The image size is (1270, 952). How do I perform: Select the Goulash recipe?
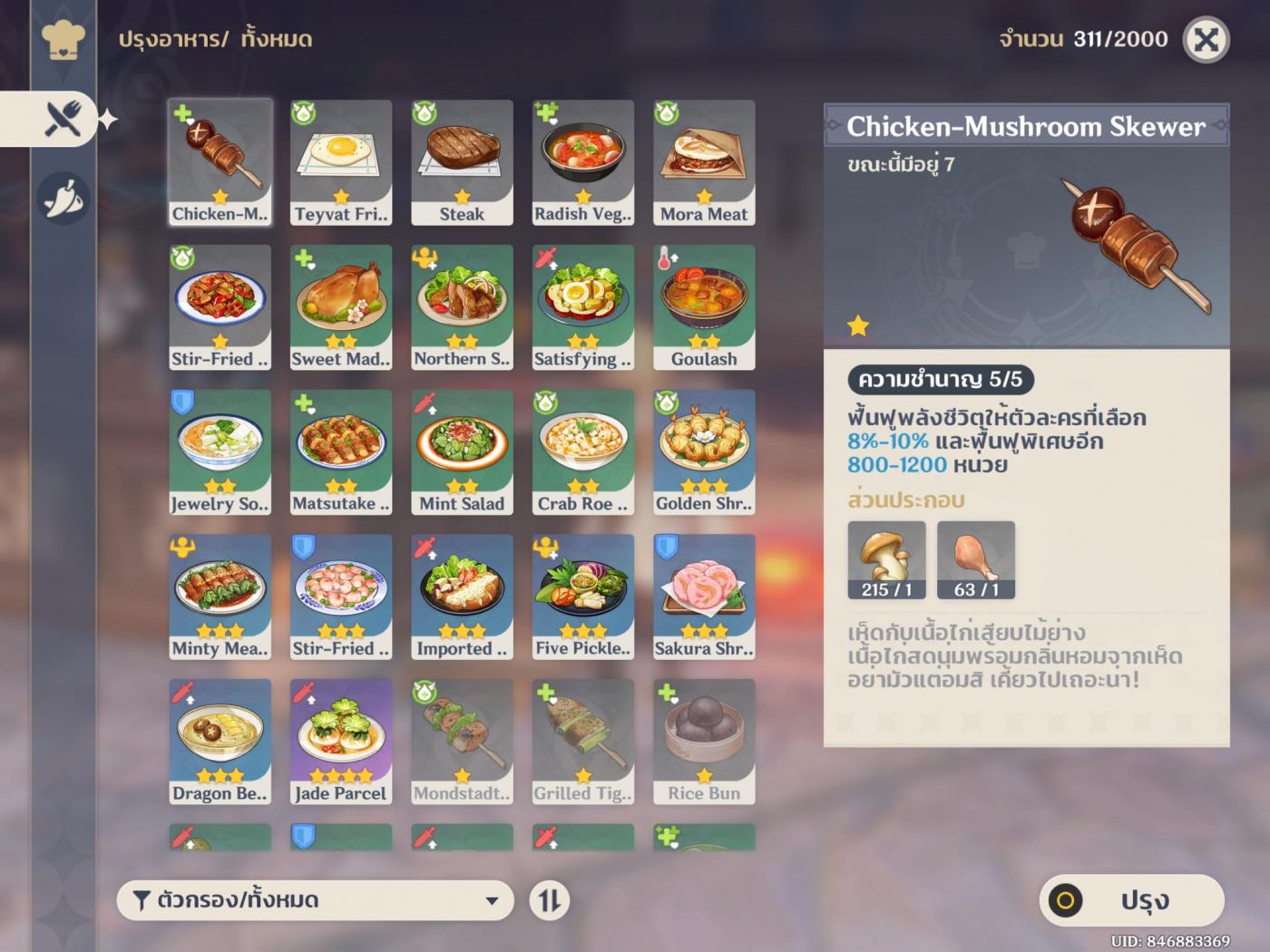pyautogui.click(x=704, y=307)
